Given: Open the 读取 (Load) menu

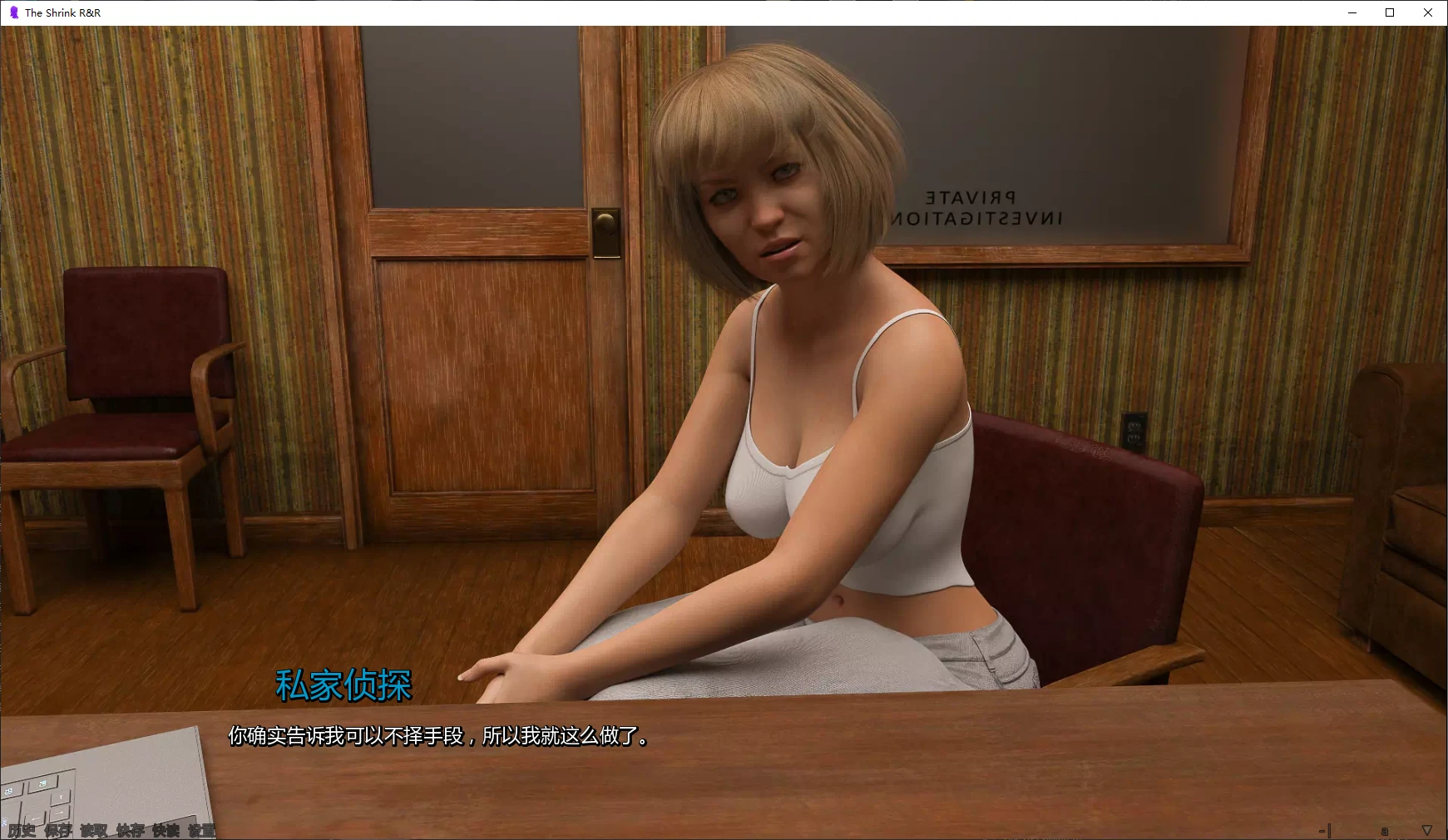Looking at the screenshot, I should coord(94,830).
